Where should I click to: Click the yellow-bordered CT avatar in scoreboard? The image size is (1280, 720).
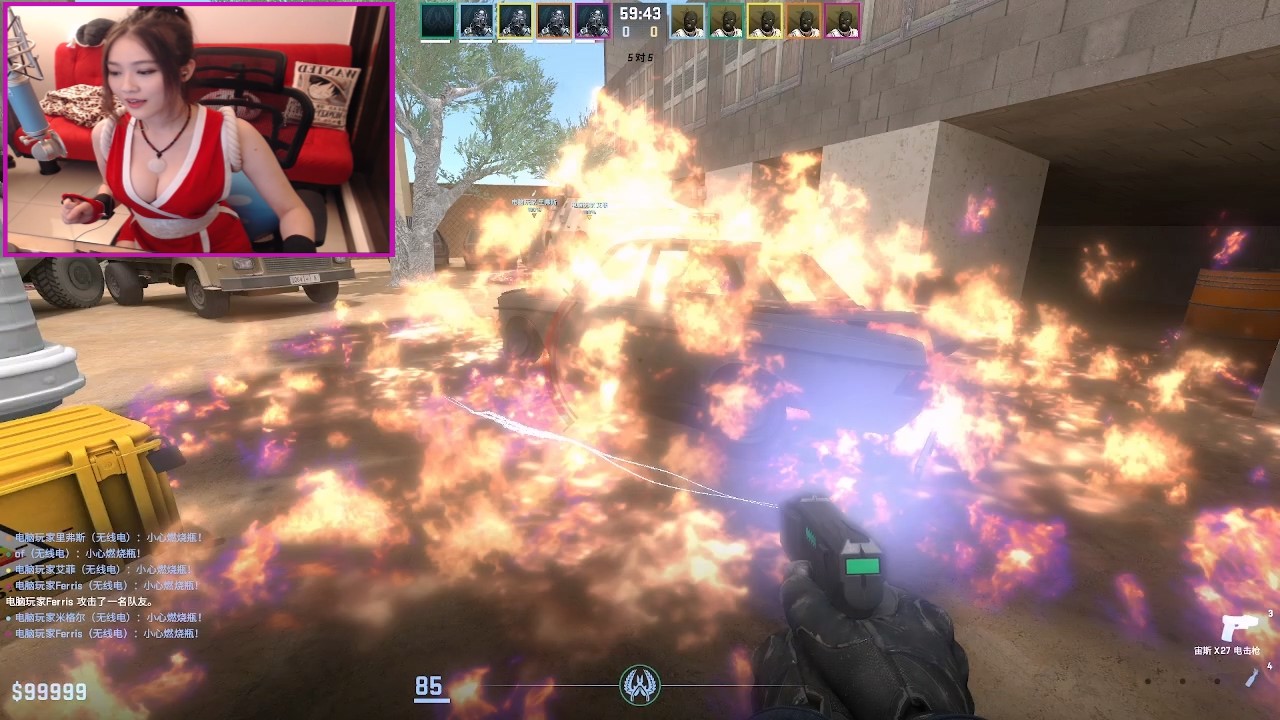tap(515, 20)
